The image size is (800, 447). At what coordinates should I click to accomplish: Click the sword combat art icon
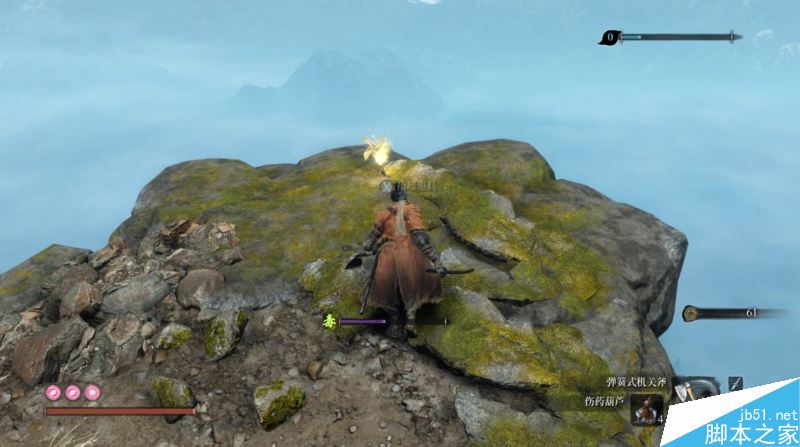click(x=735, y=384)
